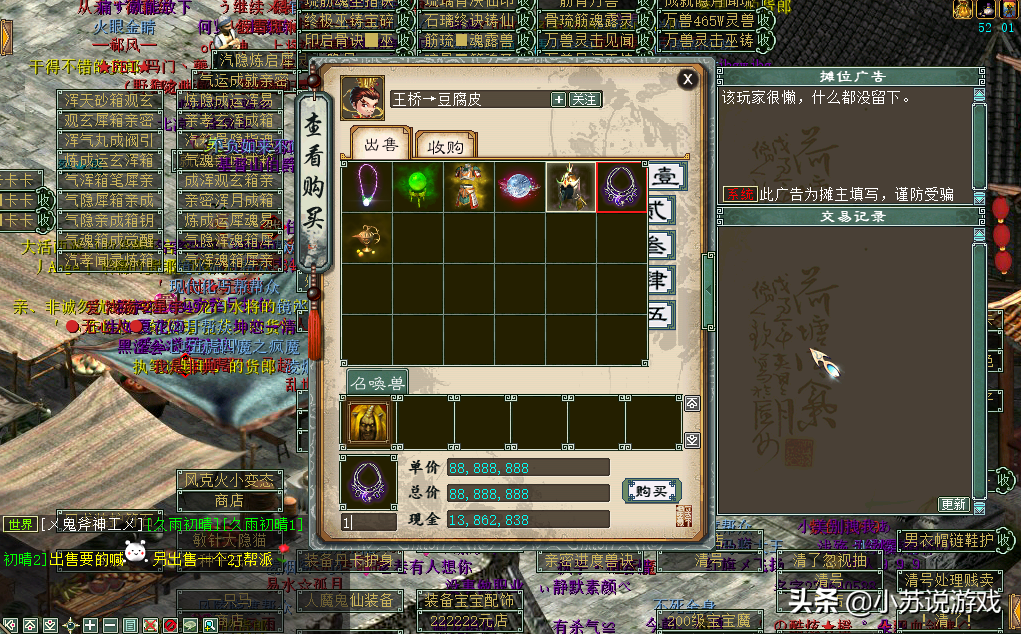Select the white bead necklace item

(367, 187)
